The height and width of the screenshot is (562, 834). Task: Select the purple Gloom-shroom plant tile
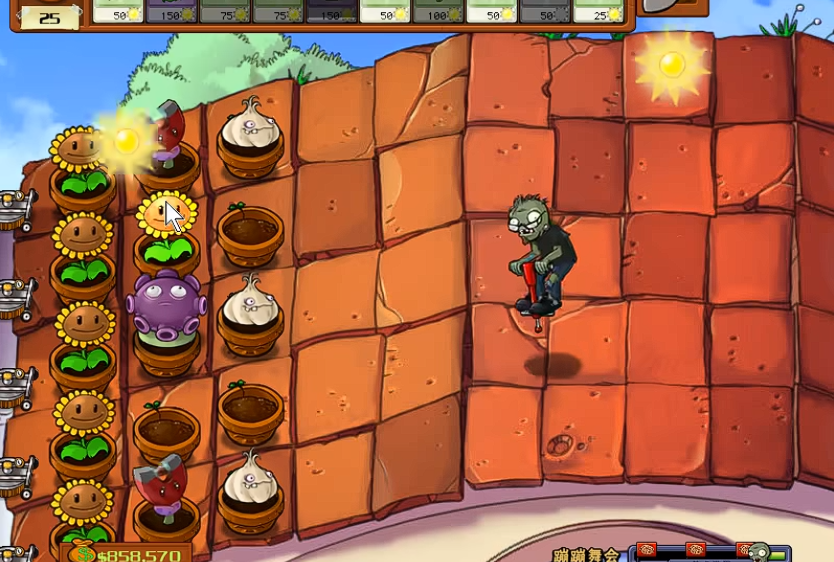(x=165, y=305)
